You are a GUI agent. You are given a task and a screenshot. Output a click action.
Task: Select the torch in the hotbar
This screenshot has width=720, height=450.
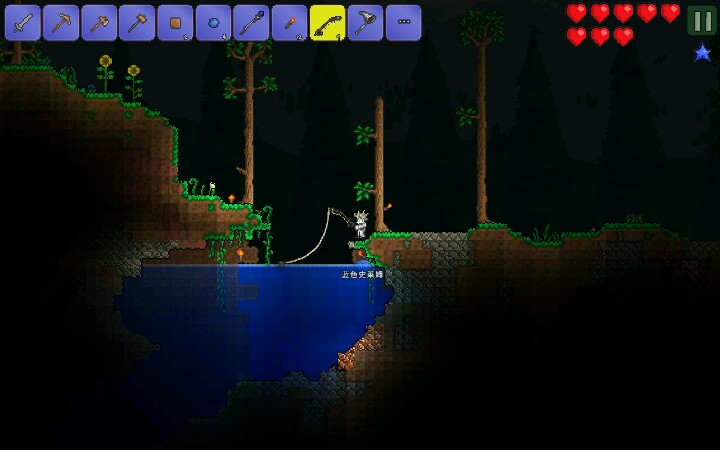click(289, 22)
